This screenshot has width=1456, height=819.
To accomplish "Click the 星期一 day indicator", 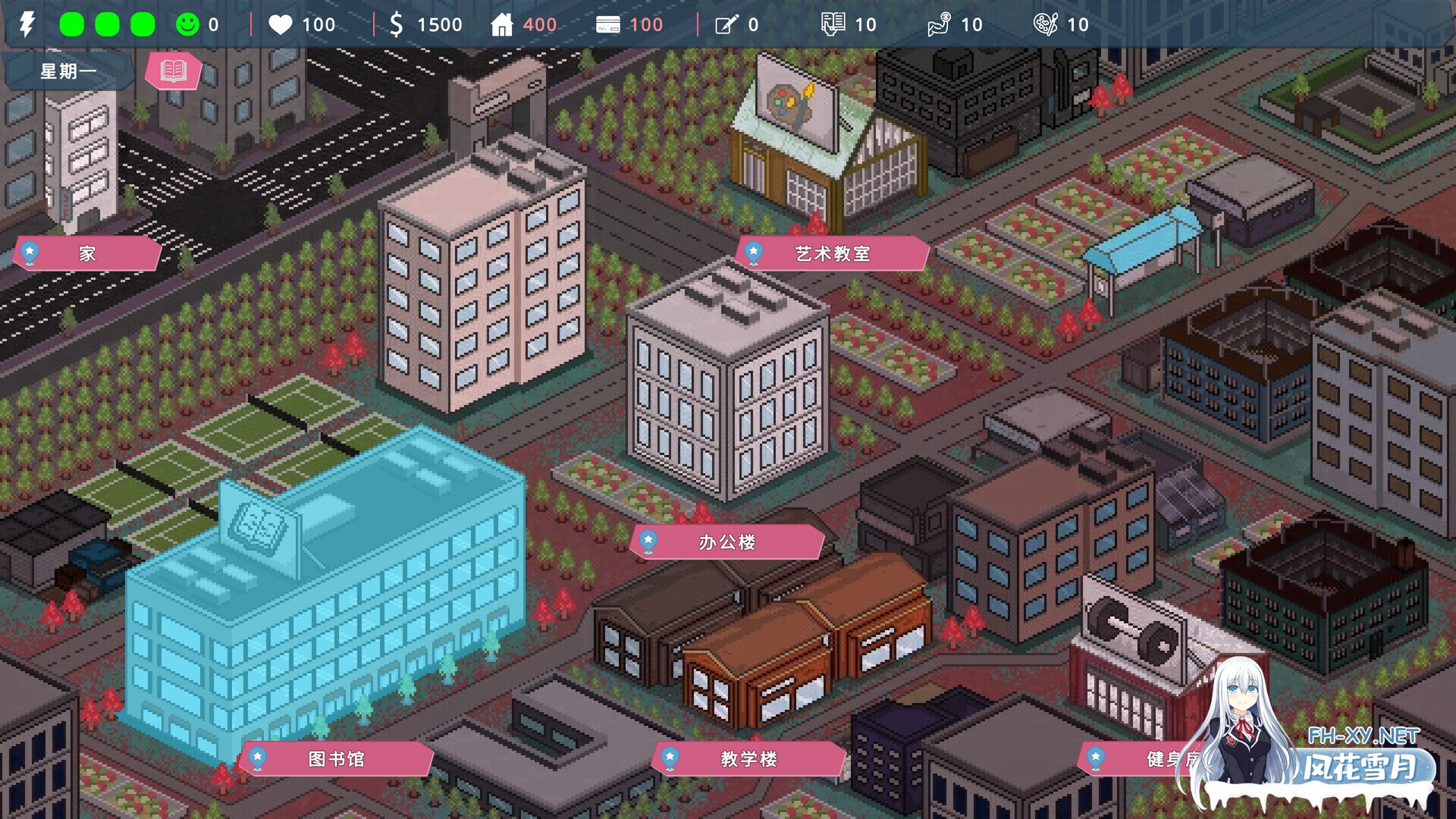I will (67, 70).
